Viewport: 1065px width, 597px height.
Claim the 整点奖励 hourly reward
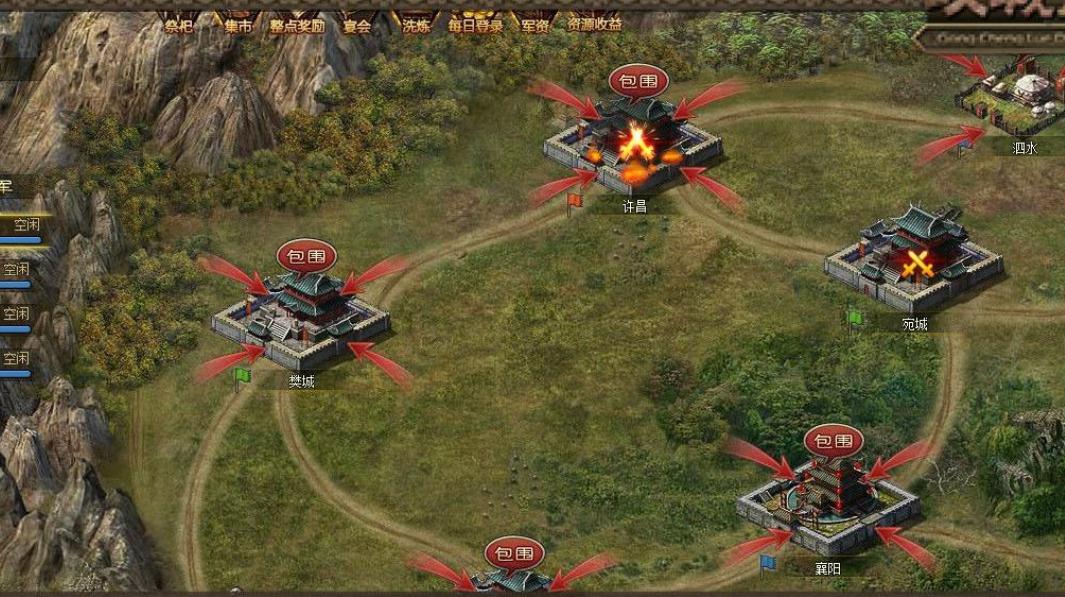coord(297,26)
